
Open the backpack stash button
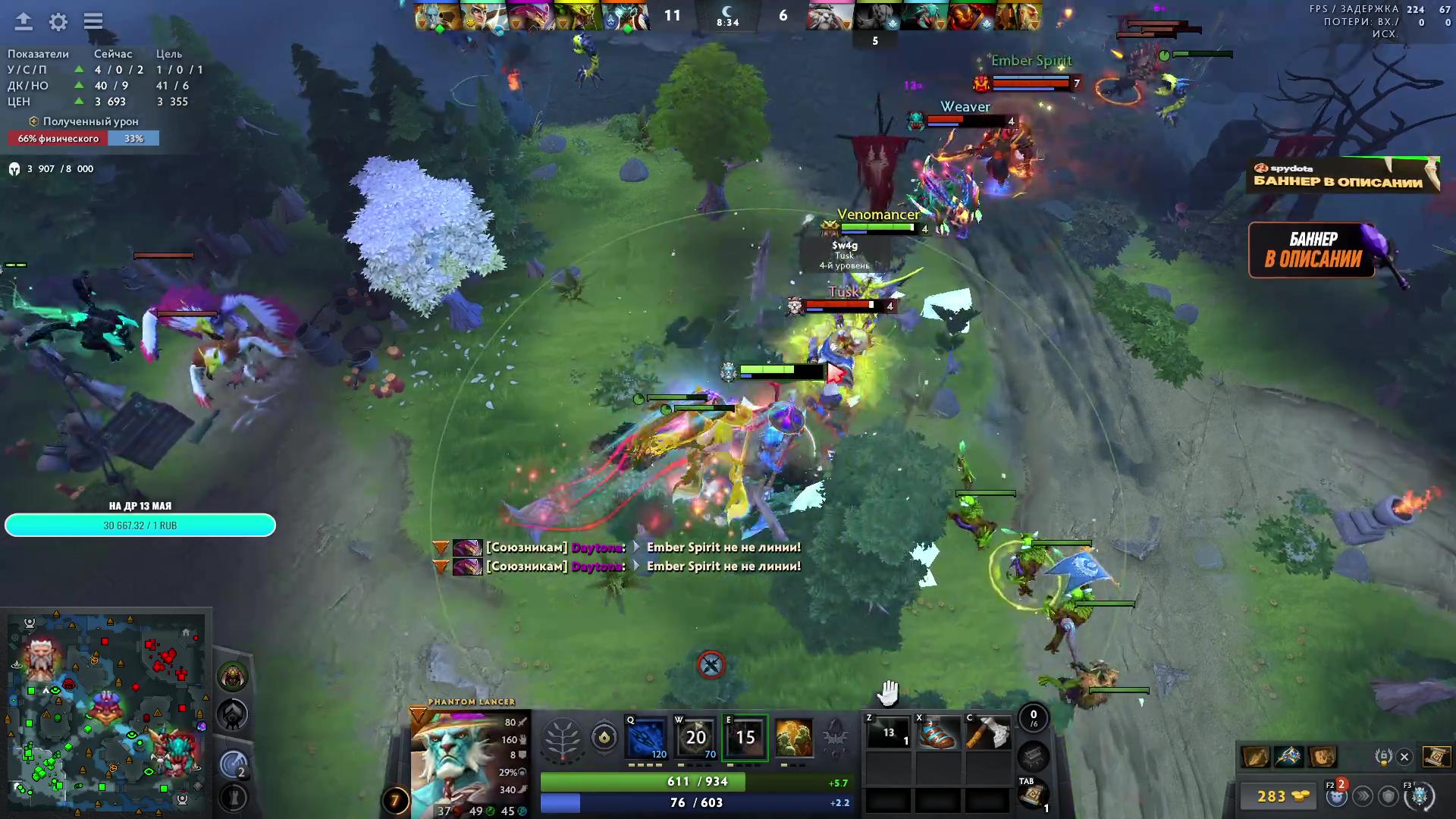[1033, 755]
